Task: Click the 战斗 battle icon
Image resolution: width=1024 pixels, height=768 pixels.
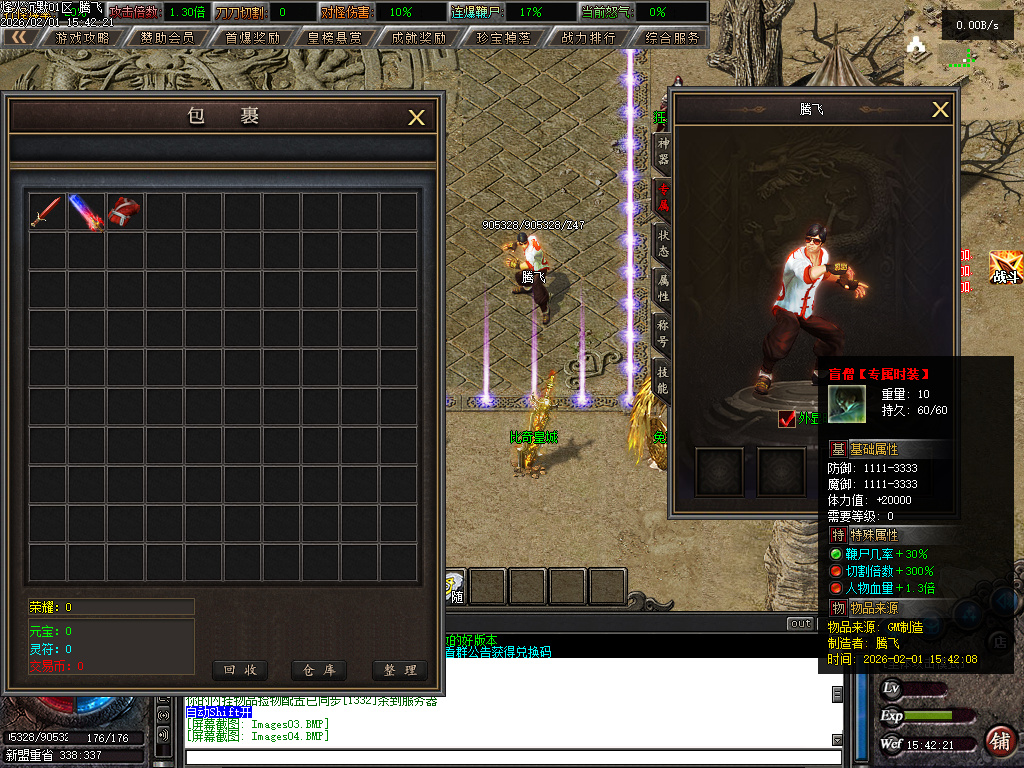Action: click(1005, 268)
